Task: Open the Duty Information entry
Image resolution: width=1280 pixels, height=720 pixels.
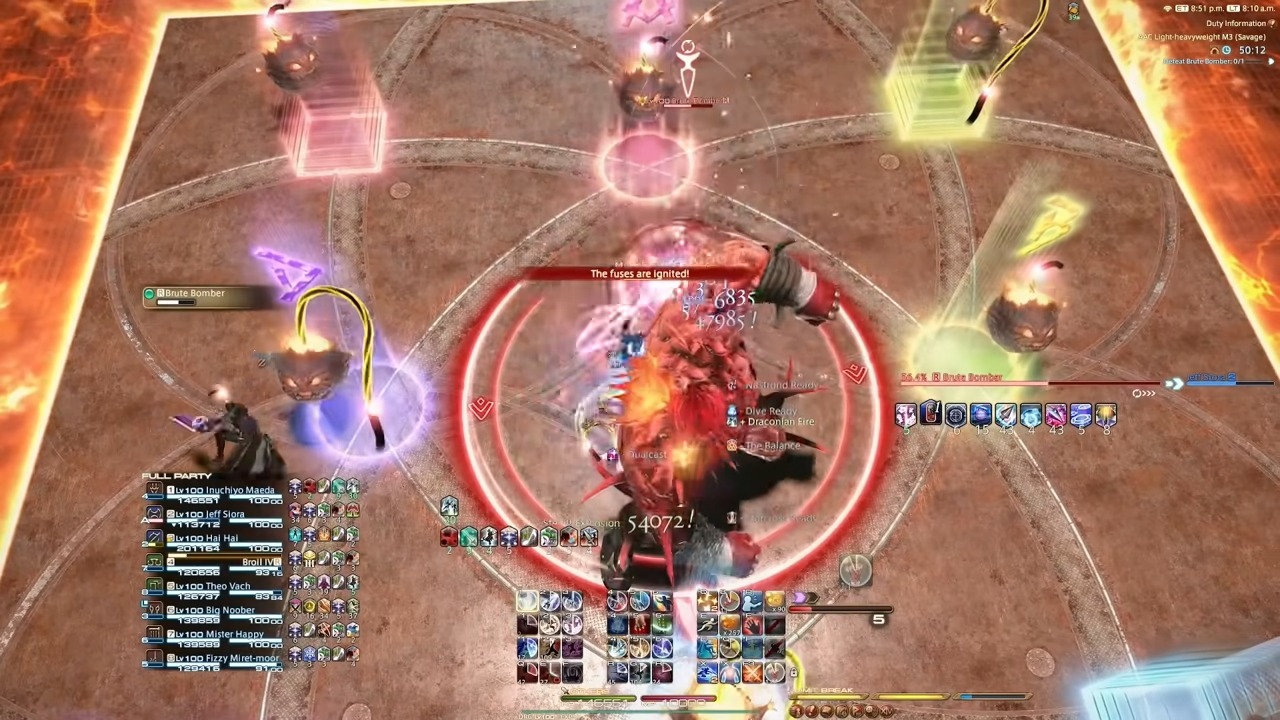Action: [x=1237, y=23]
